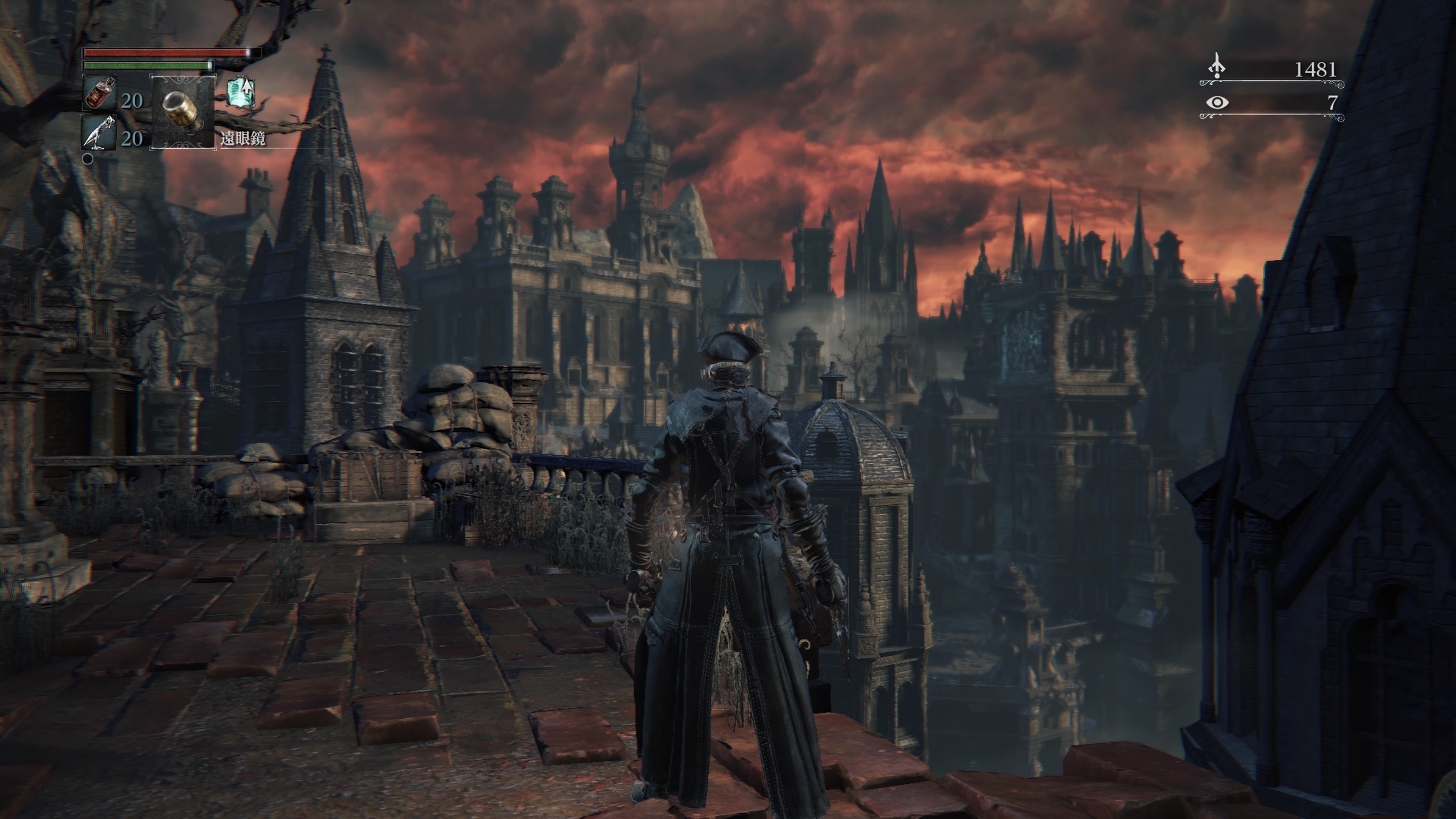This screenshot has height=819, width=1456.
Task: Select the Blood Vial item icon
Action: pos(100,93)
